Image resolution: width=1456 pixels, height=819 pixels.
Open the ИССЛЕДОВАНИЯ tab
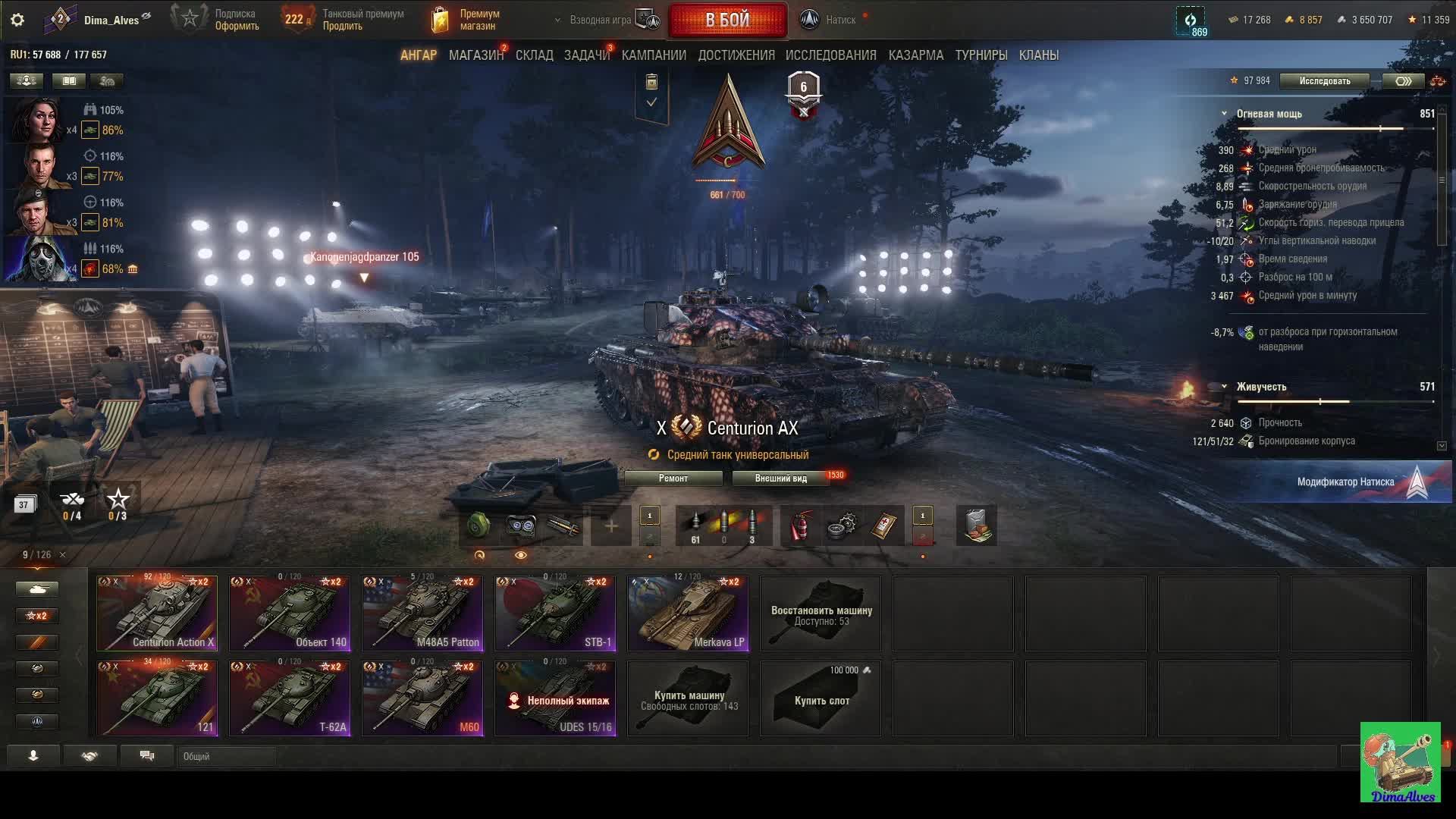coord(830,55)
